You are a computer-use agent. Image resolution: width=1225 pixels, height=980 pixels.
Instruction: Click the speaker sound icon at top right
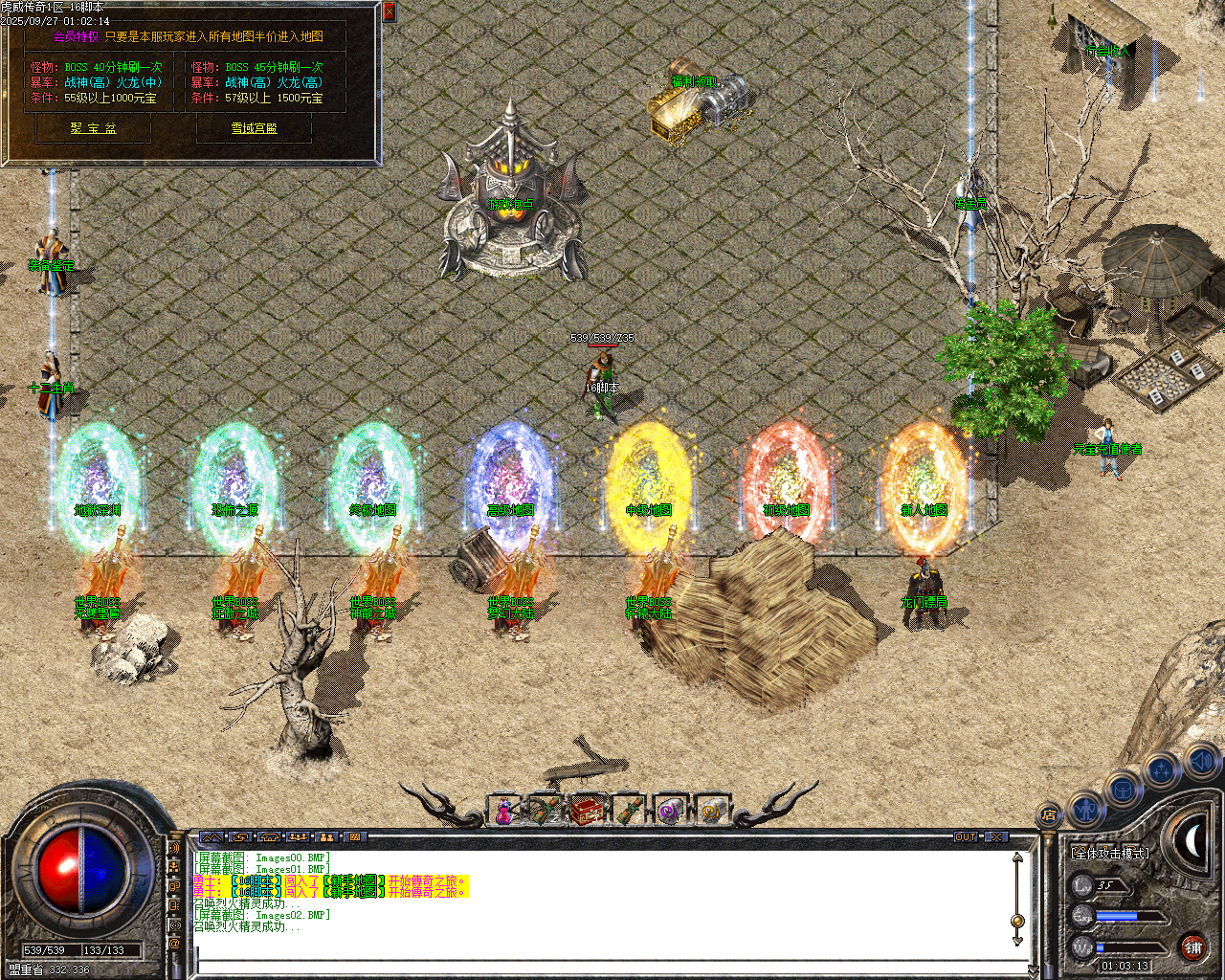point(1204,763)
